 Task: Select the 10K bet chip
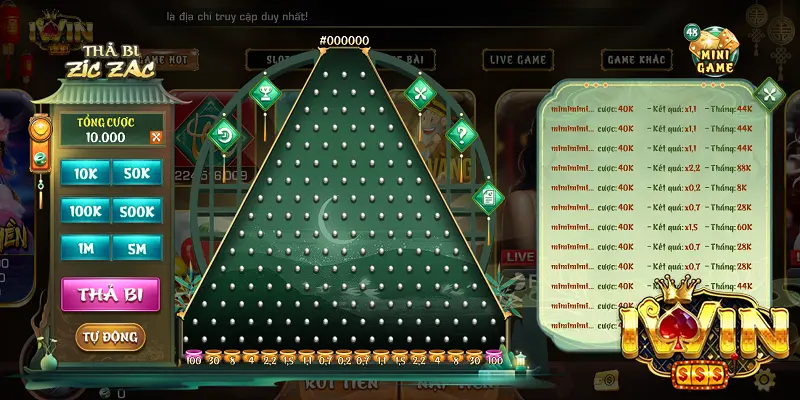(84, 174)
